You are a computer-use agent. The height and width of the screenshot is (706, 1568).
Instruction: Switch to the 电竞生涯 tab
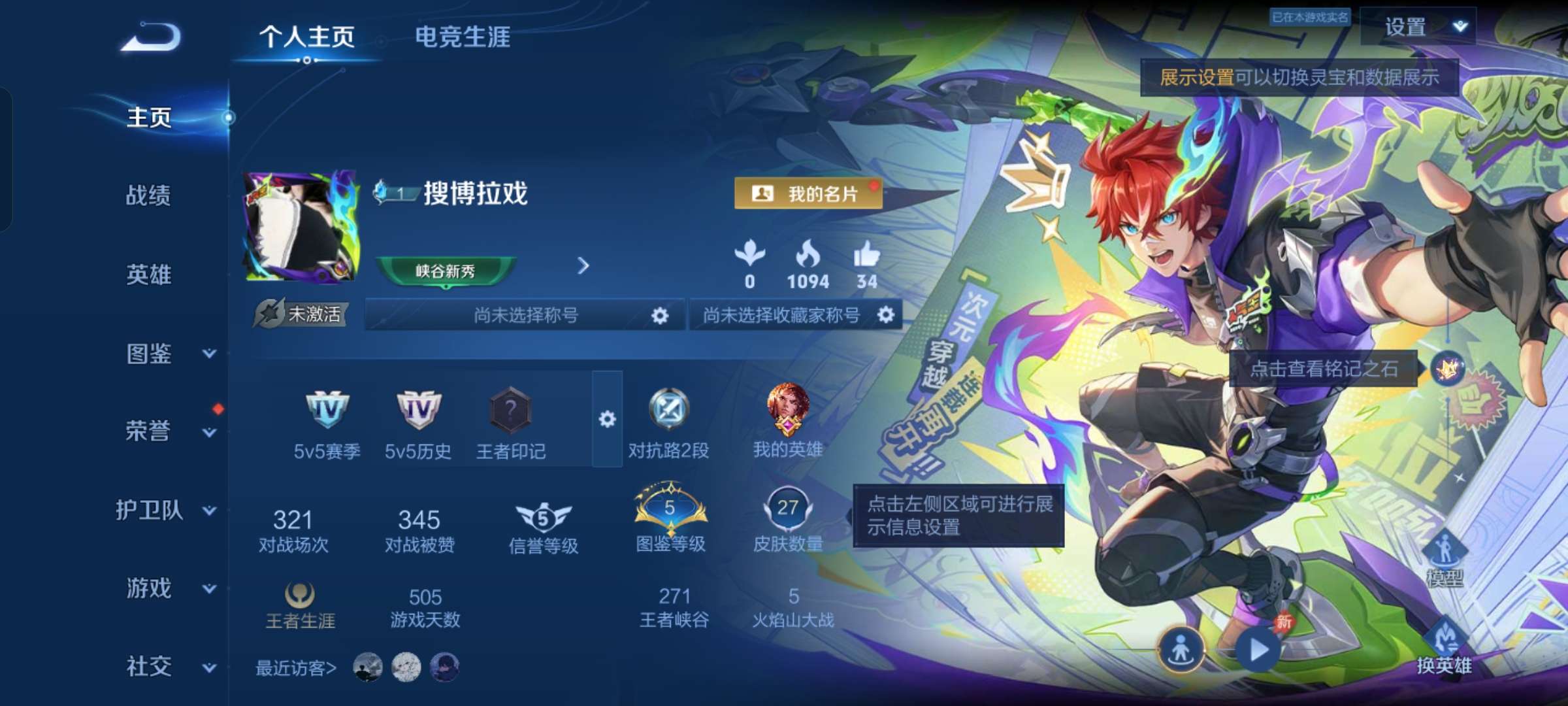click(464, 38)
